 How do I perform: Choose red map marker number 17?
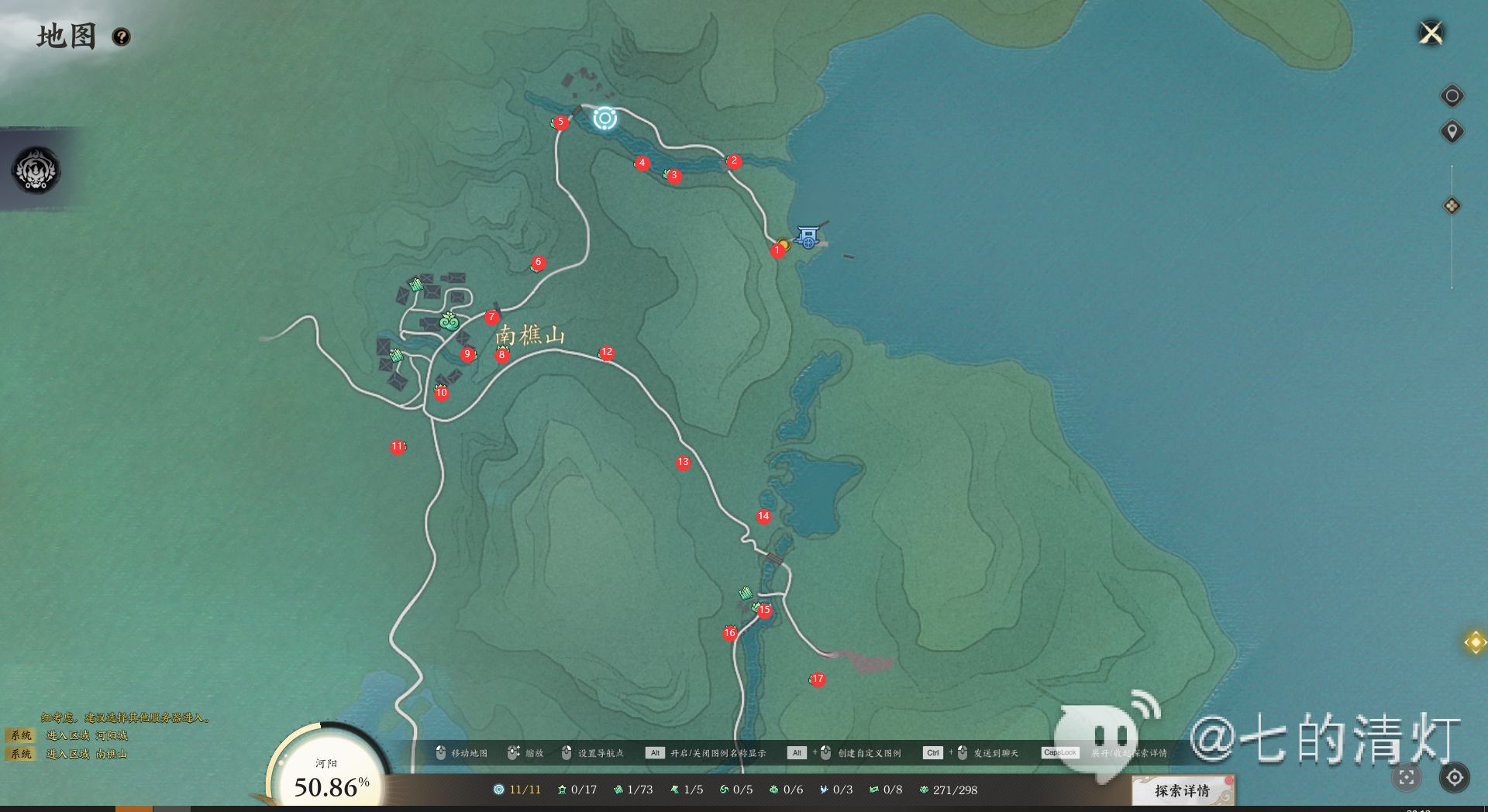point(818,680)
